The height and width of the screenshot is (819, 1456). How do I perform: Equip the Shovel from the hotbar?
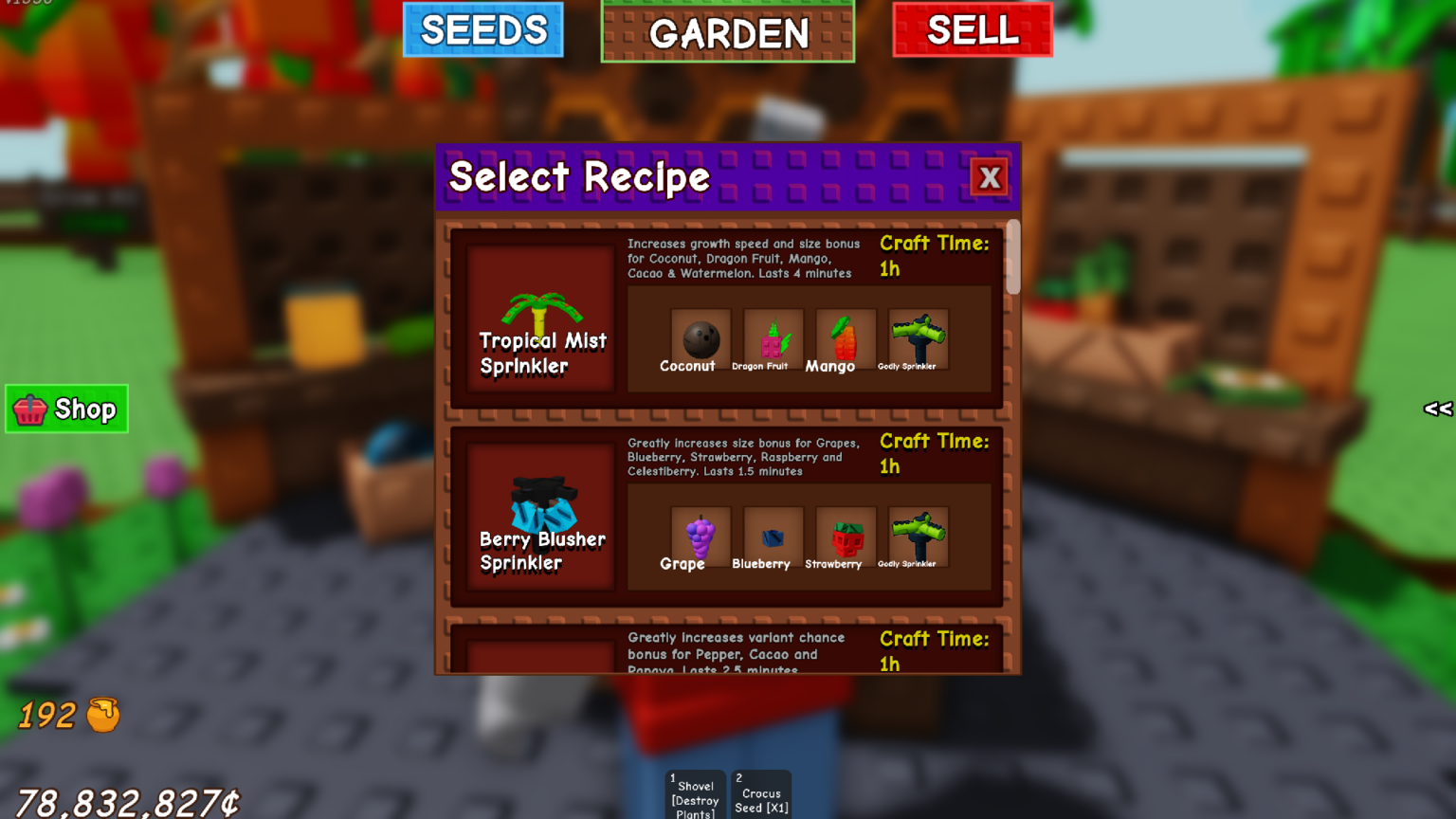click(x=694, y=794)
